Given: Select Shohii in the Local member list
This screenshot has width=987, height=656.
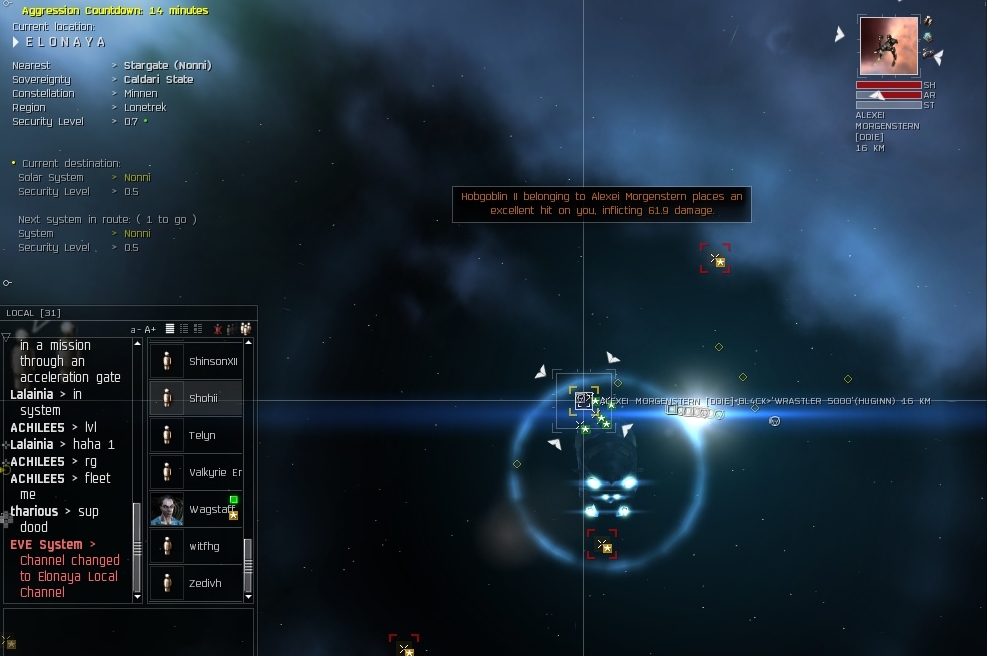Looking at the screenshot, I should click(203, 398).
